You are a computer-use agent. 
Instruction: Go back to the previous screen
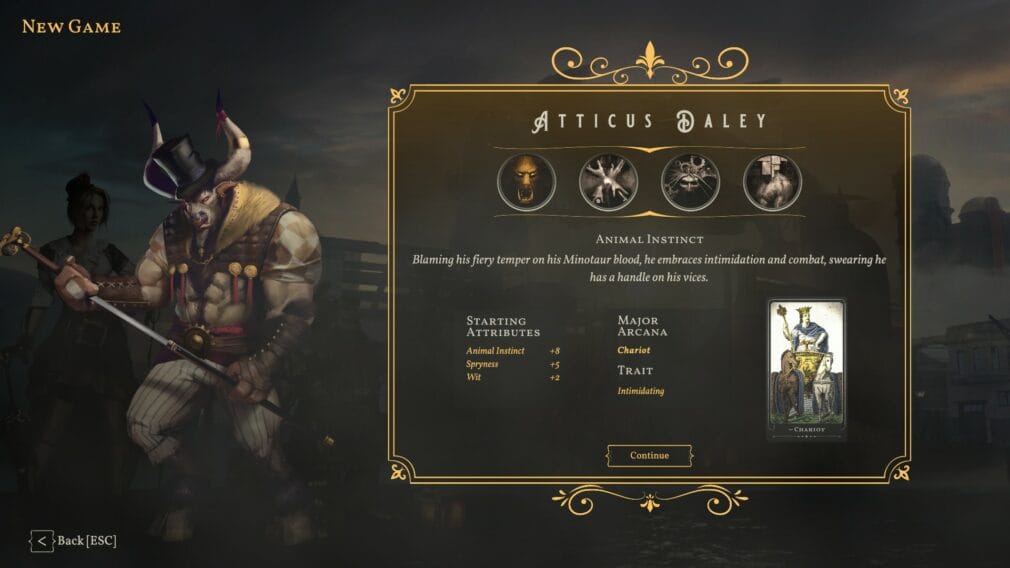click(x=73, y=541)
